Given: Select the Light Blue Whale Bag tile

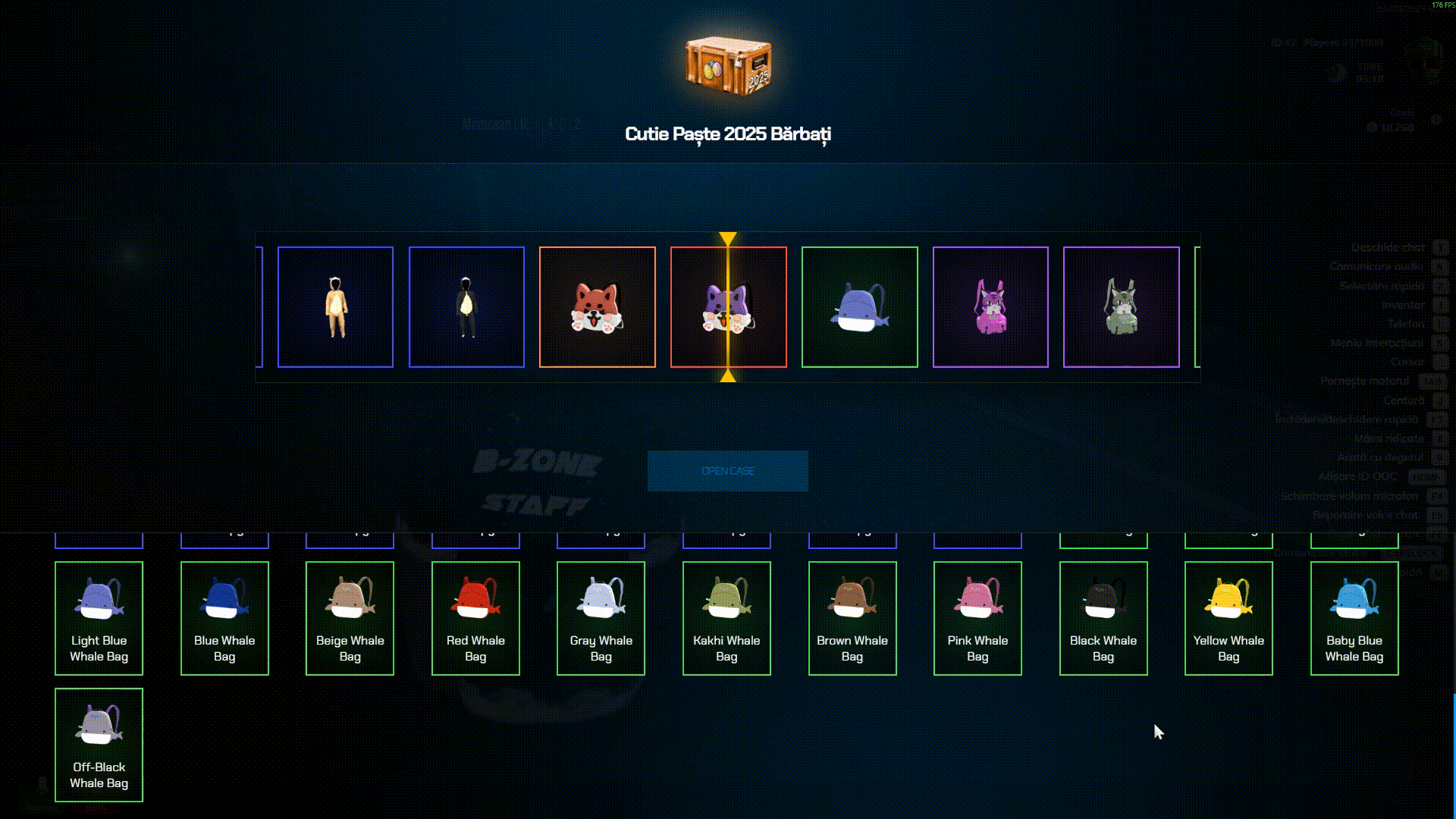Looking at the screenshot, I should pos(99,618).
